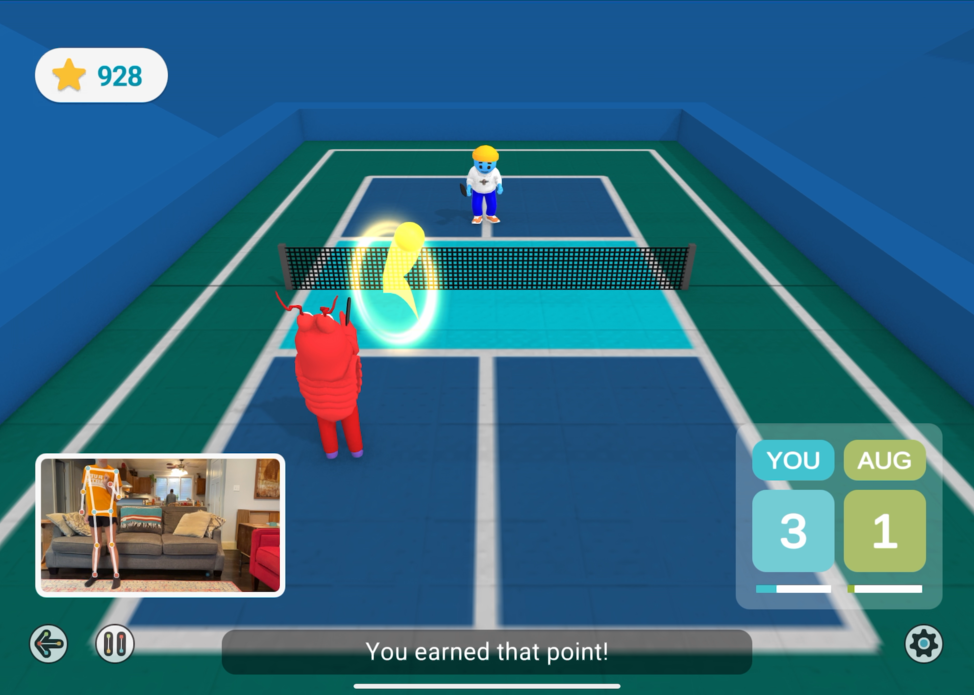The width and height of the screenshot is (974, 695).
Task: Open the gear settings menu
Action: tap(923, 644)
